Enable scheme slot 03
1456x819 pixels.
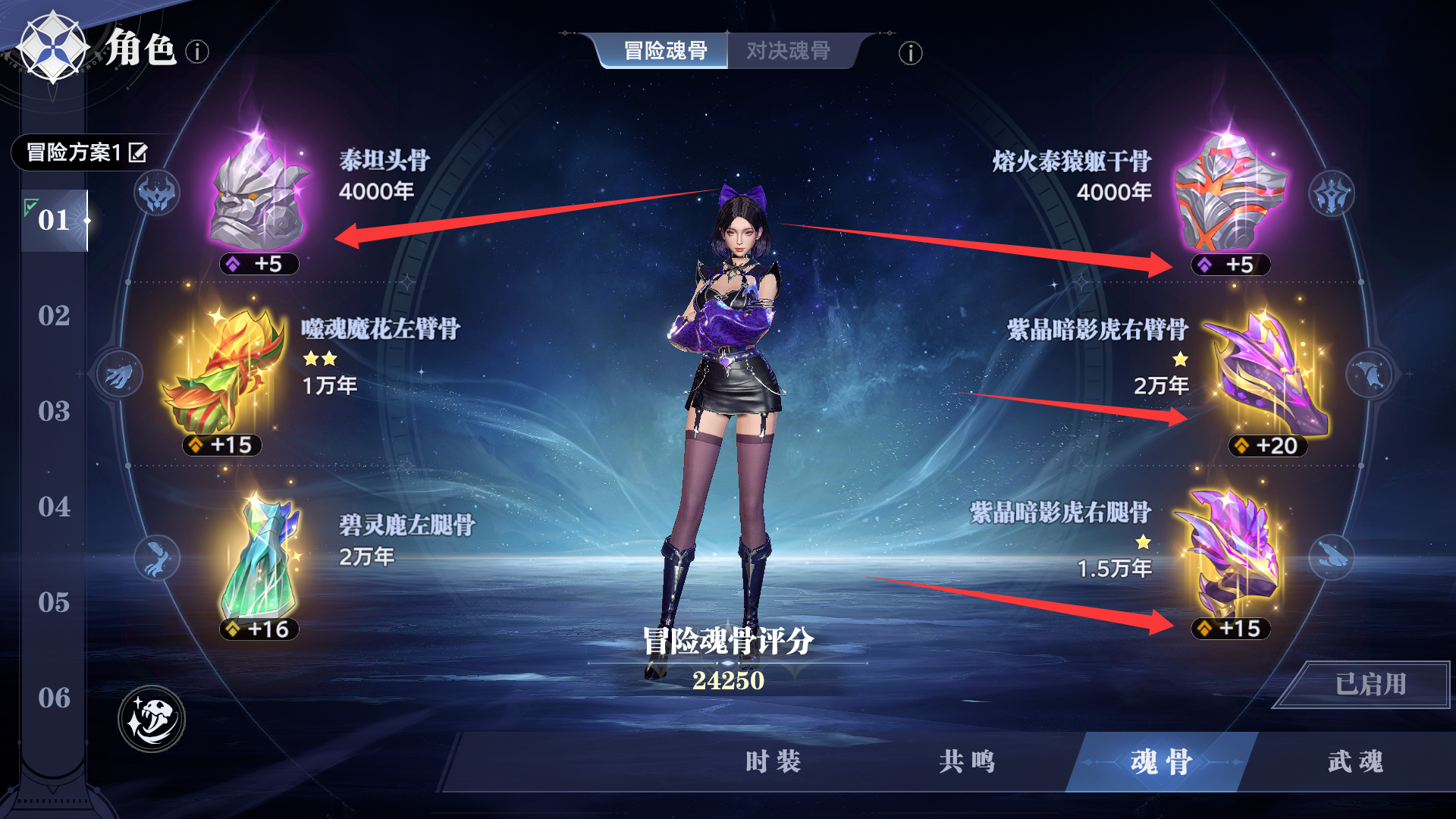click(x=53, y=413)
